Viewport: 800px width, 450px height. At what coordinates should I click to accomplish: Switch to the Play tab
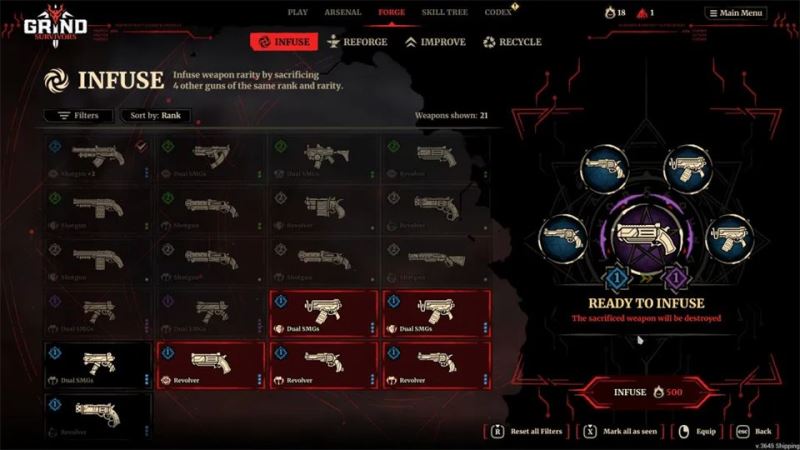[x=298, y=12]
